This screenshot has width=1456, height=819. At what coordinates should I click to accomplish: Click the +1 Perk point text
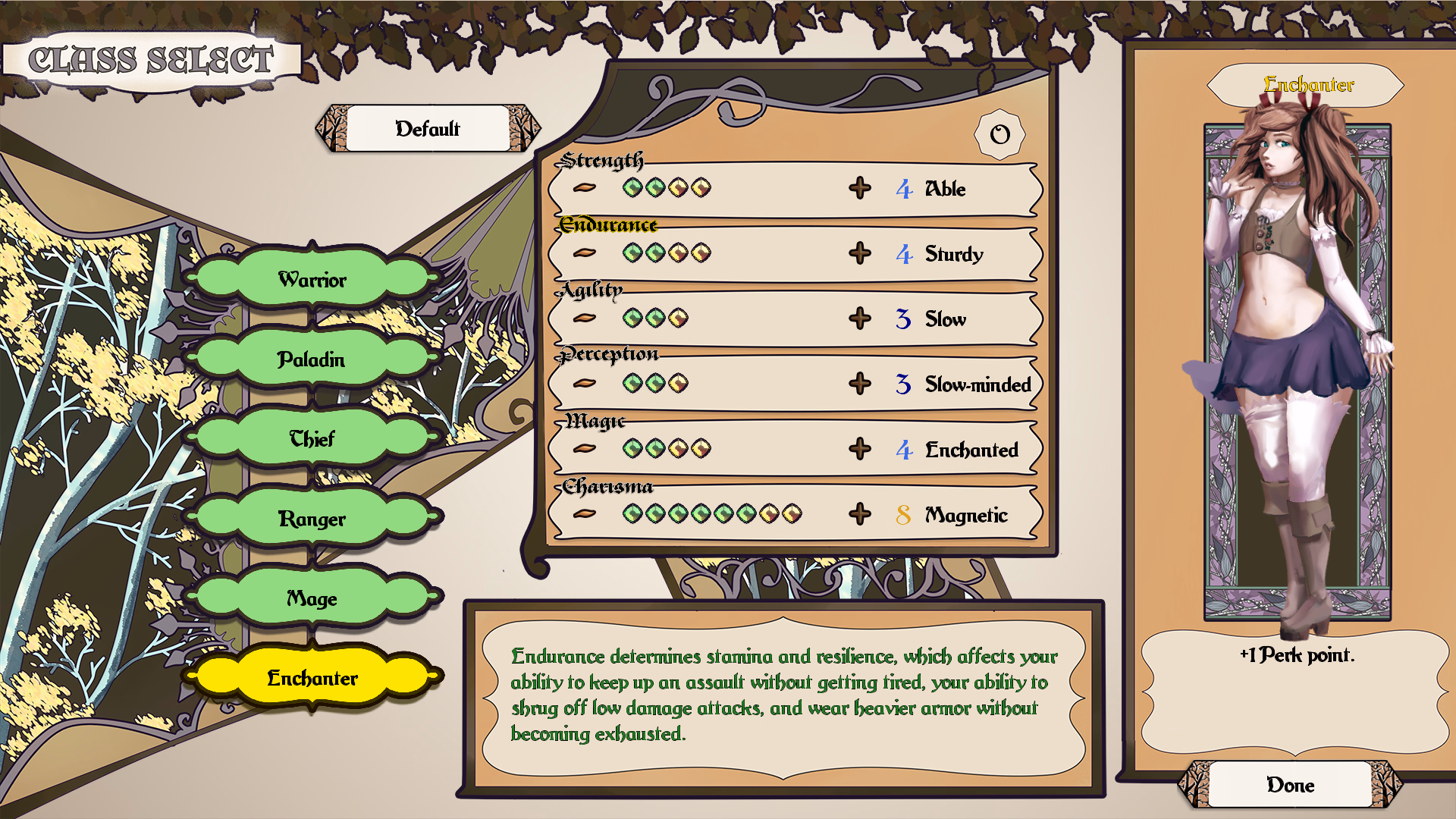(1298, 657)
